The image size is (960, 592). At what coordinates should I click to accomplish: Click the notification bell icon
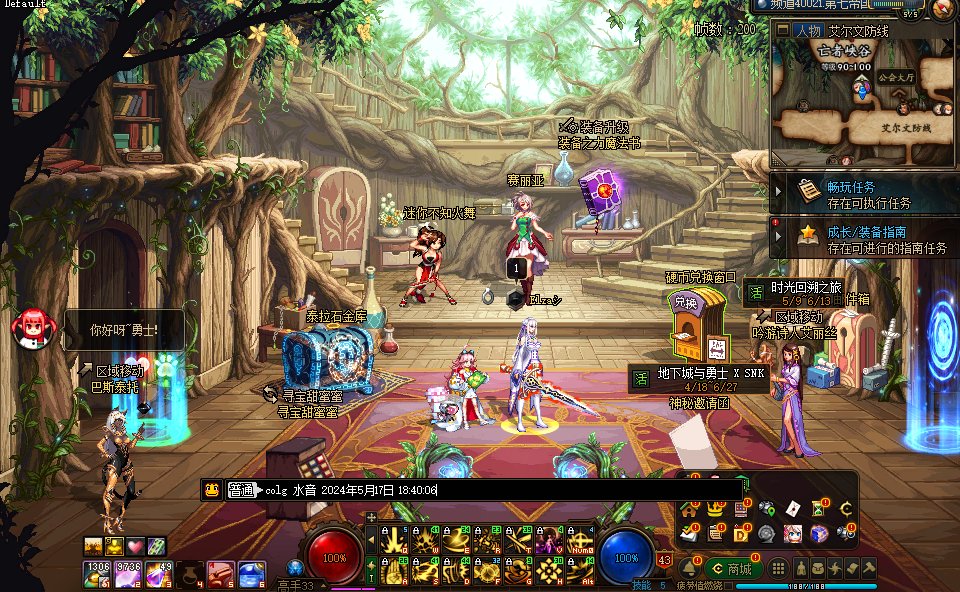pyautogui.click(x=689, y=568)
